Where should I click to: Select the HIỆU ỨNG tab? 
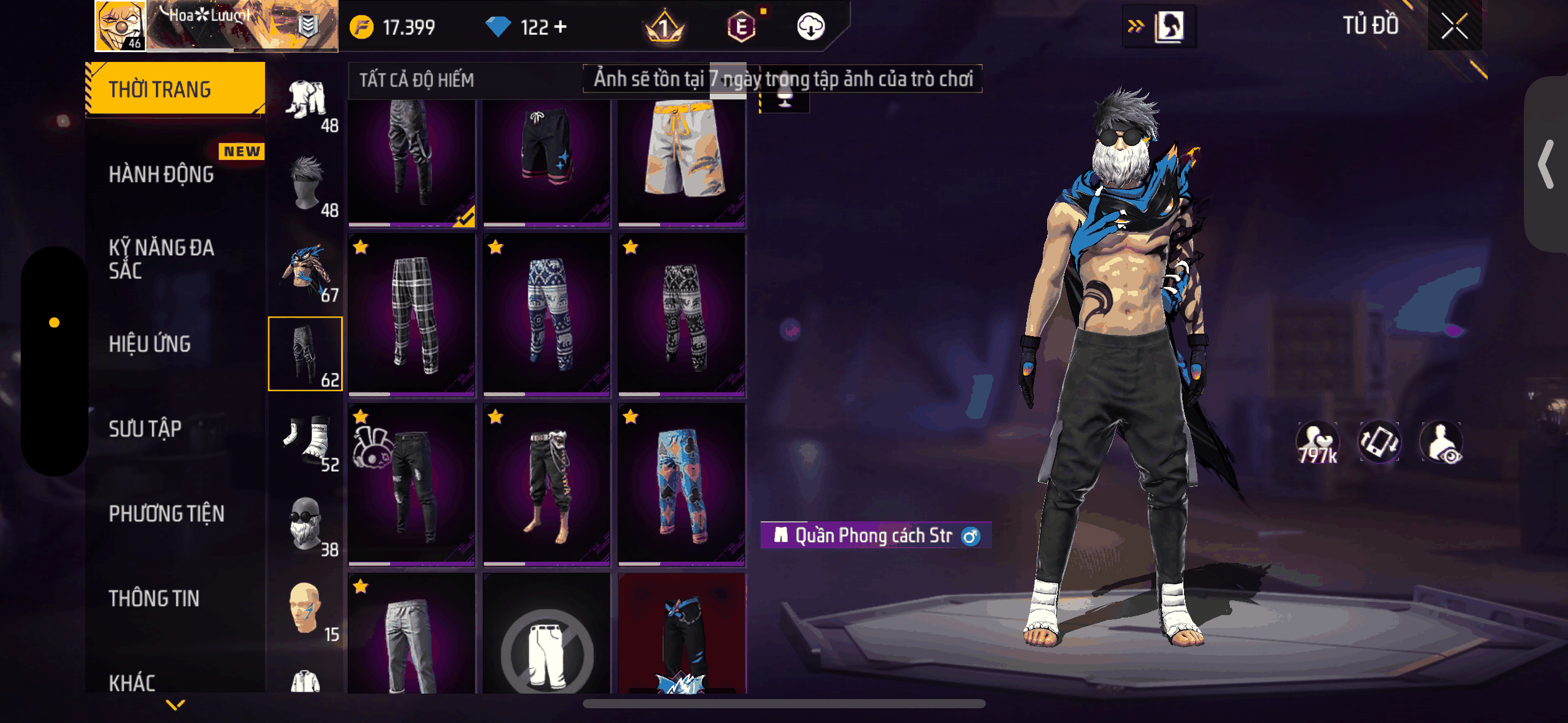(x=150, y=344)
